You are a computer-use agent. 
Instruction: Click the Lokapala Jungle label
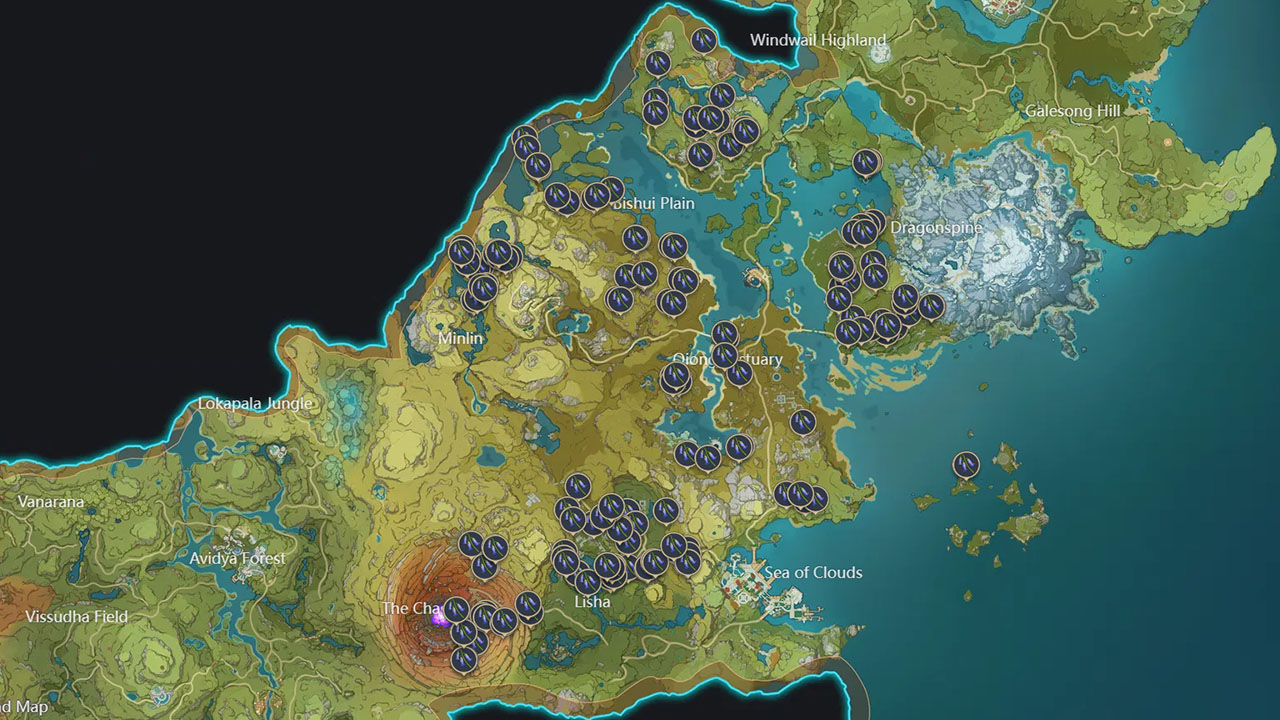pos(257,401)
